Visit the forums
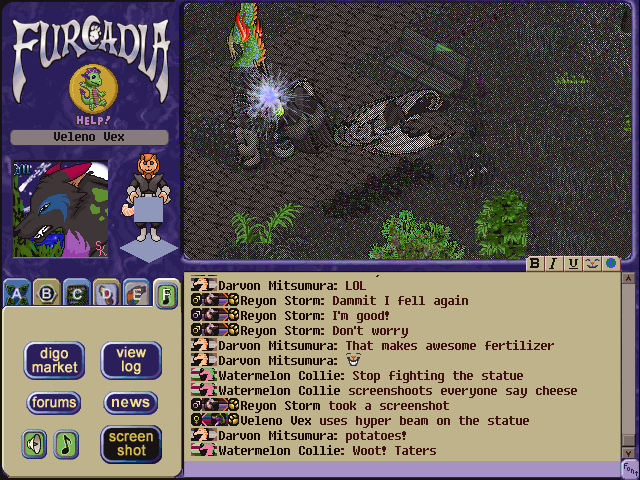The width and height of the screenshot is (640, 480). point(54,403)
